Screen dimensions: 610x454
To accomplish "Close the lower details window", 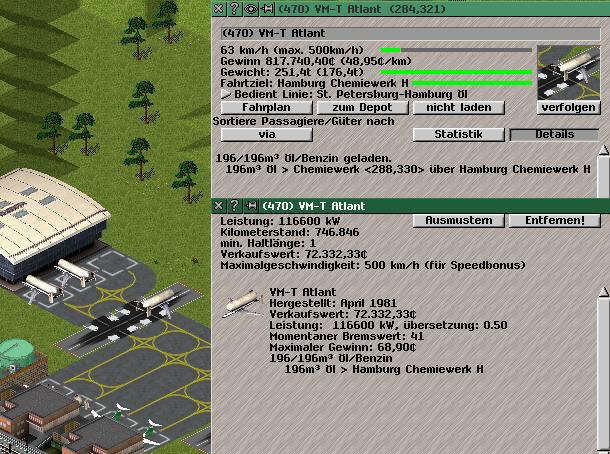I will tap(220, 205).
